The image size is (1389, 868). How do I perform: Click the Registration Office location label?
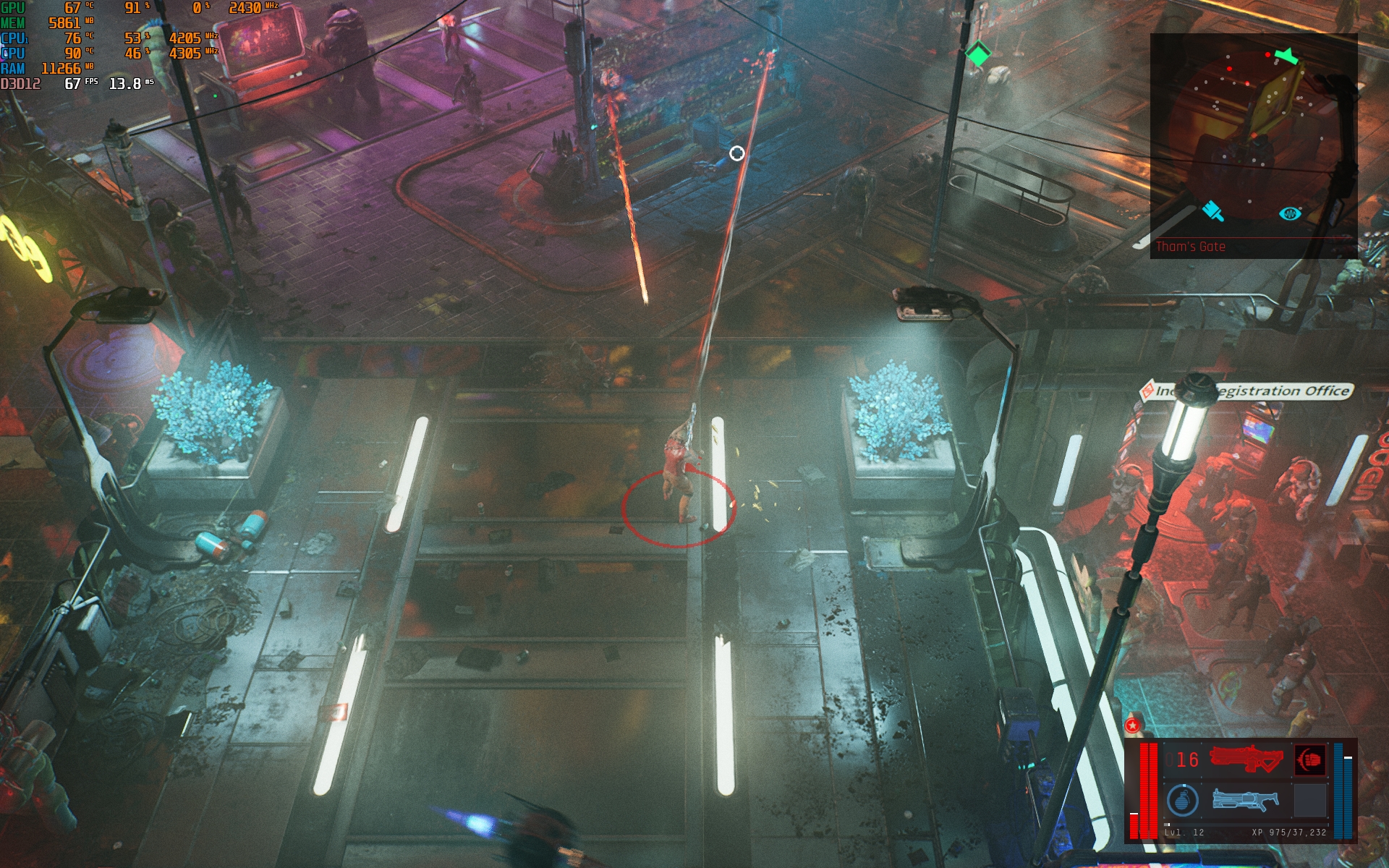pyautogui.click(x=1246, y=391)
